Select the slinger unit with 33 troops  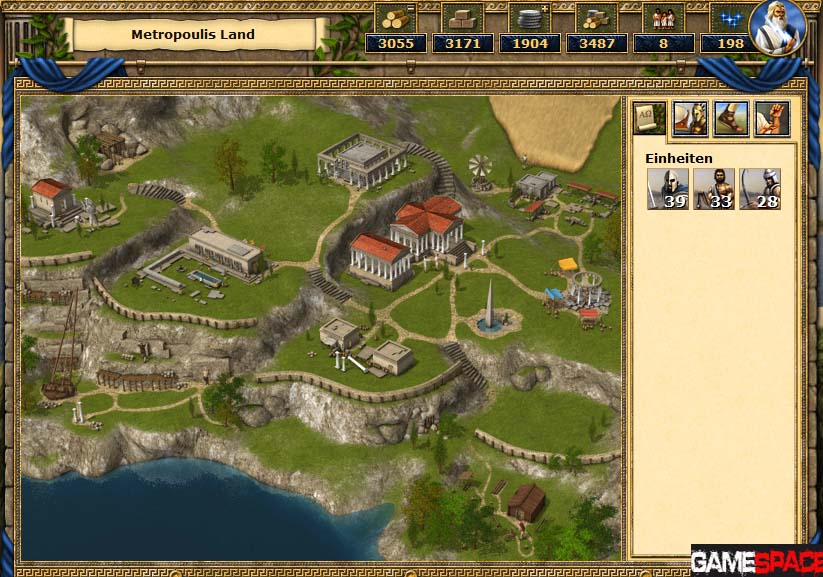tap(713, 188)
